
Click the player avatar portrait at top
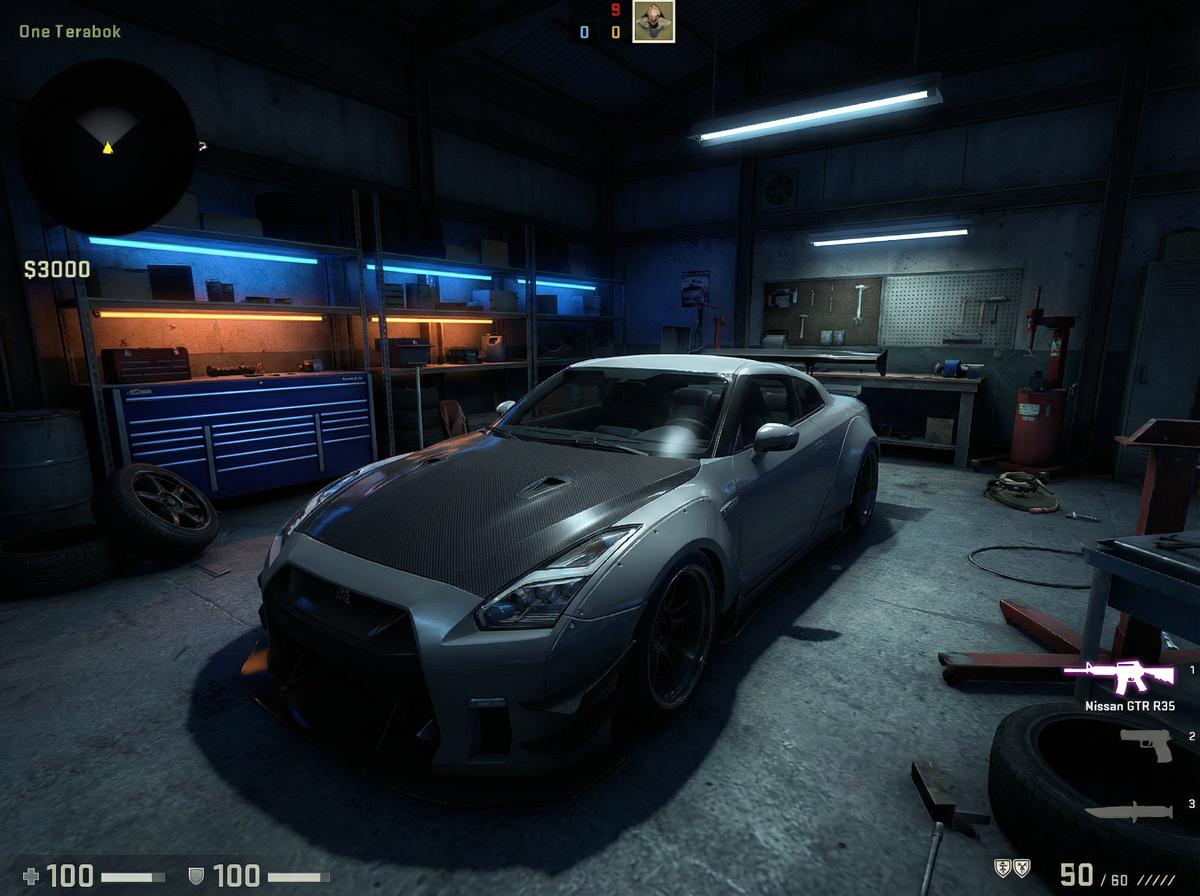(653, 22)
